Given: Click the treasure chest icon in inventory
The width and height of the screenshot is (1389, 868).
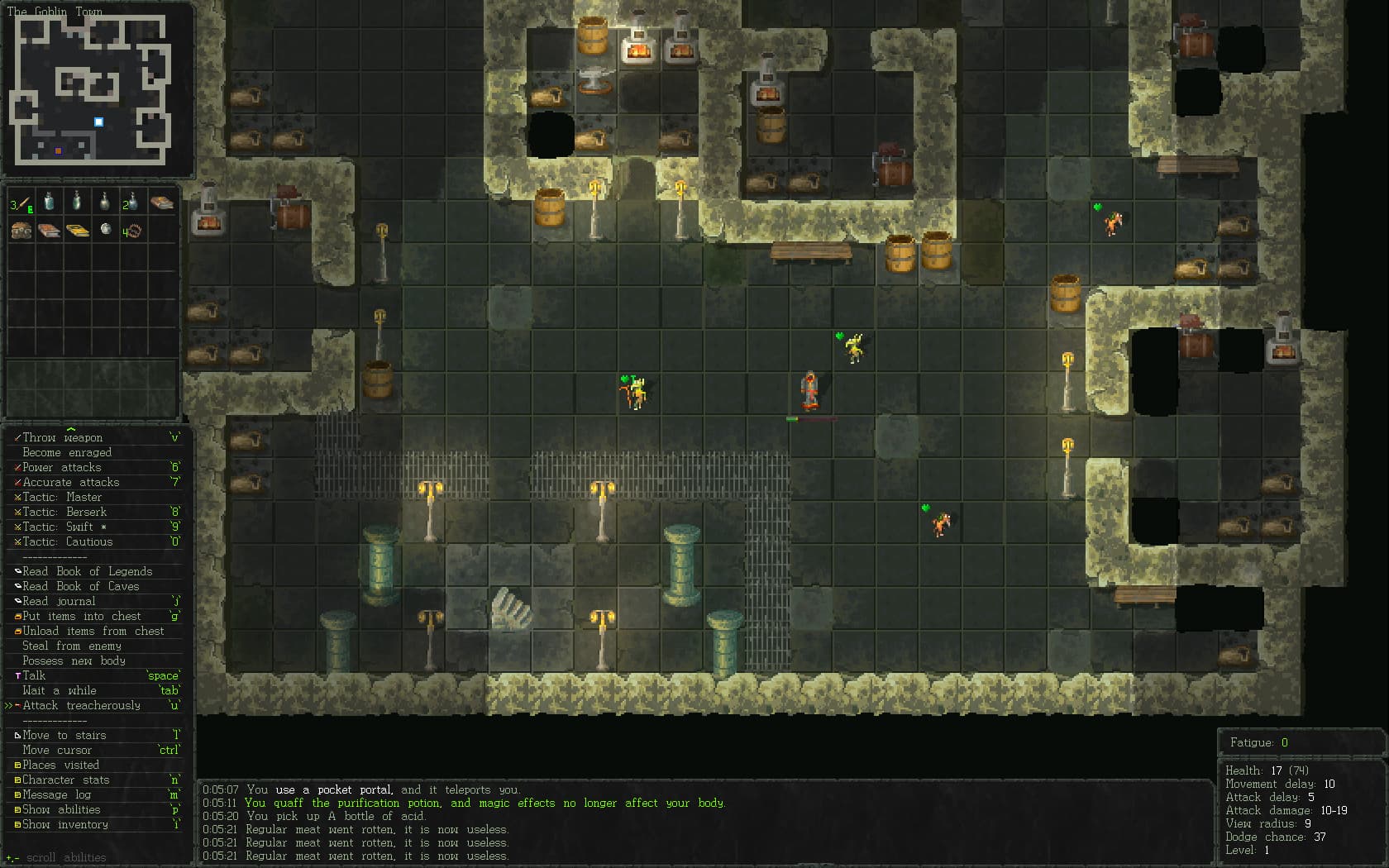Looking at the screenshot, I should pyautogui.click(x=20, y=230).
